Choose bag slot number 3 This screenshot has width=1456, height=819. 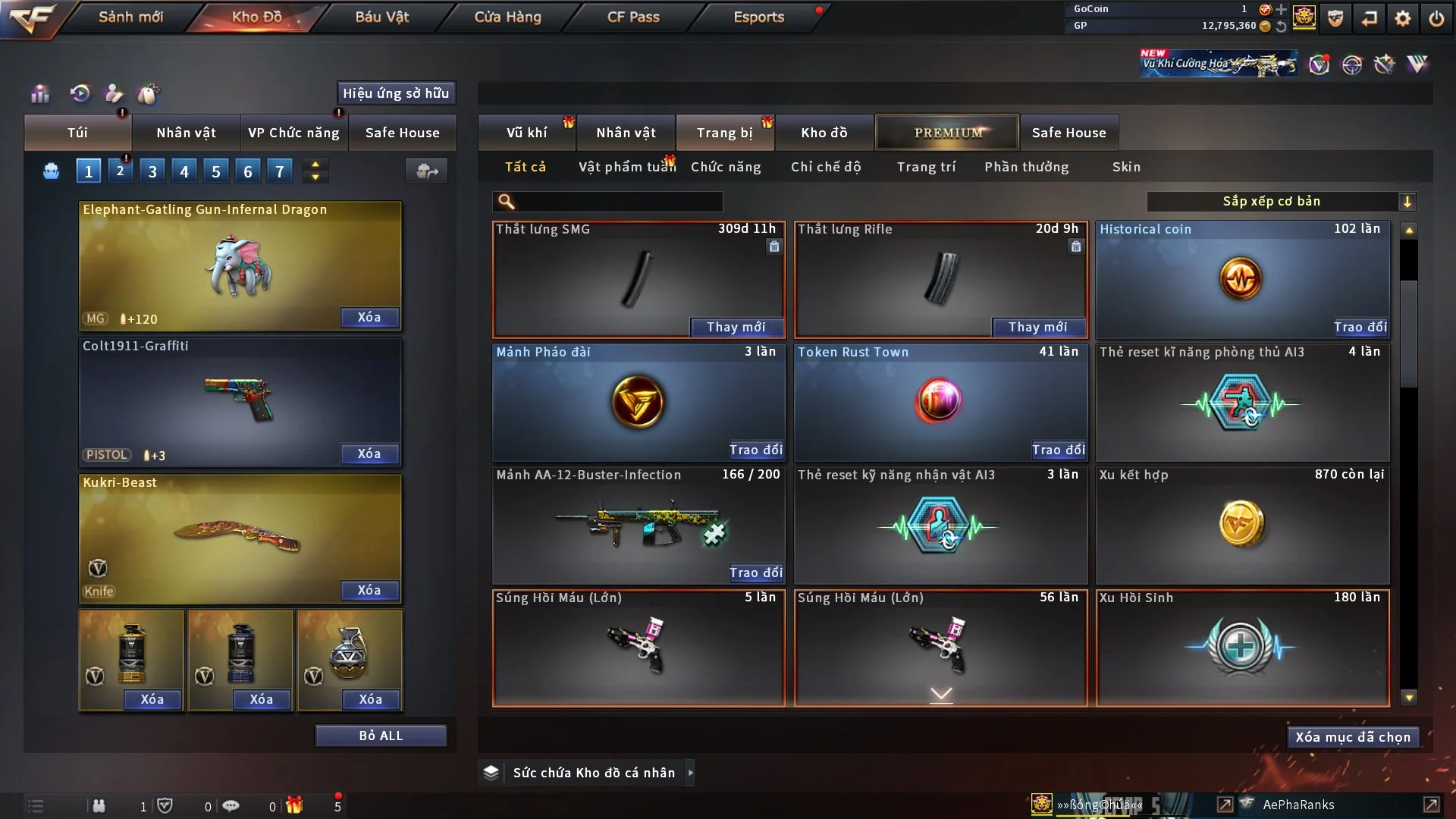152,171
